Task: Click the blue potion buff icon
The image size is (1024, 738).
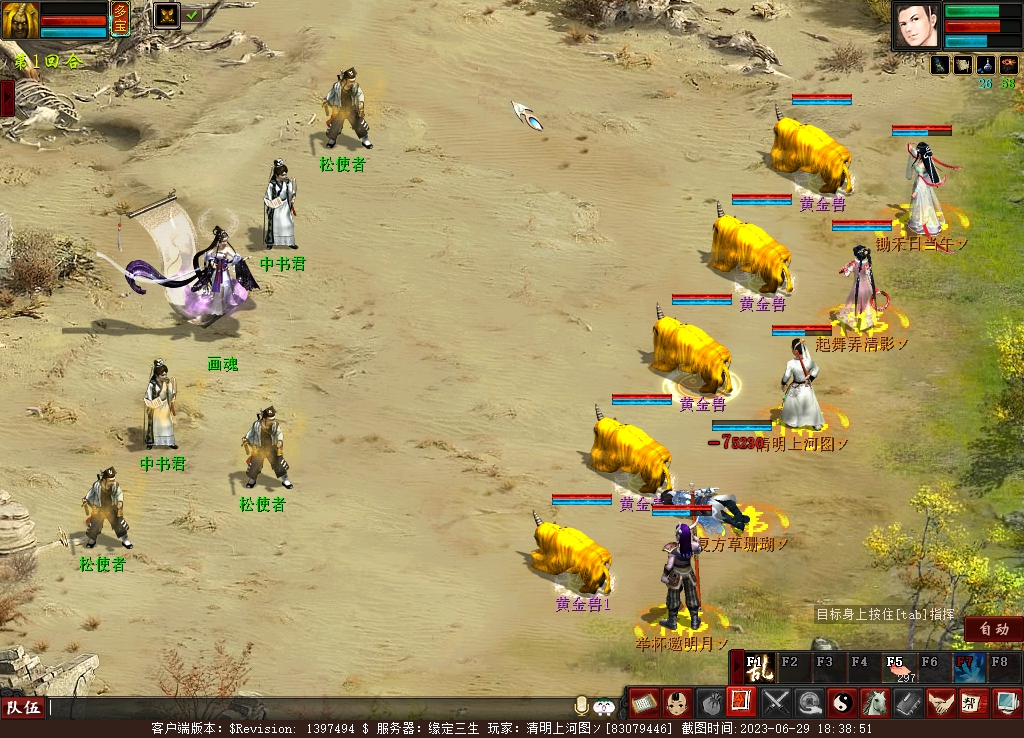Action: tap(986, 64)
